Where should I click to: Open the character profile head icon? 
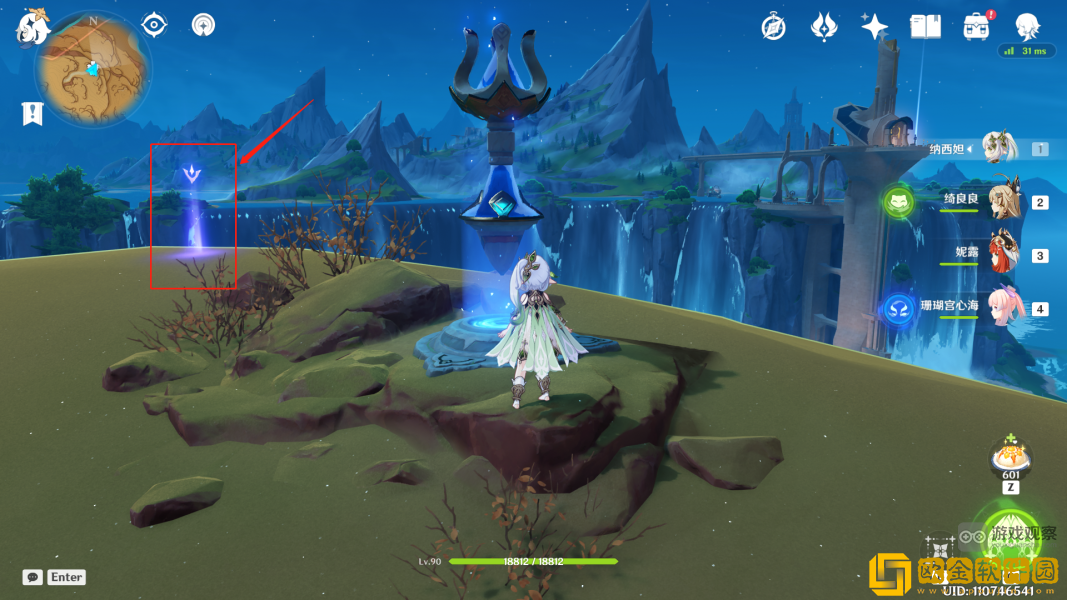click(x=1027, y=27)
